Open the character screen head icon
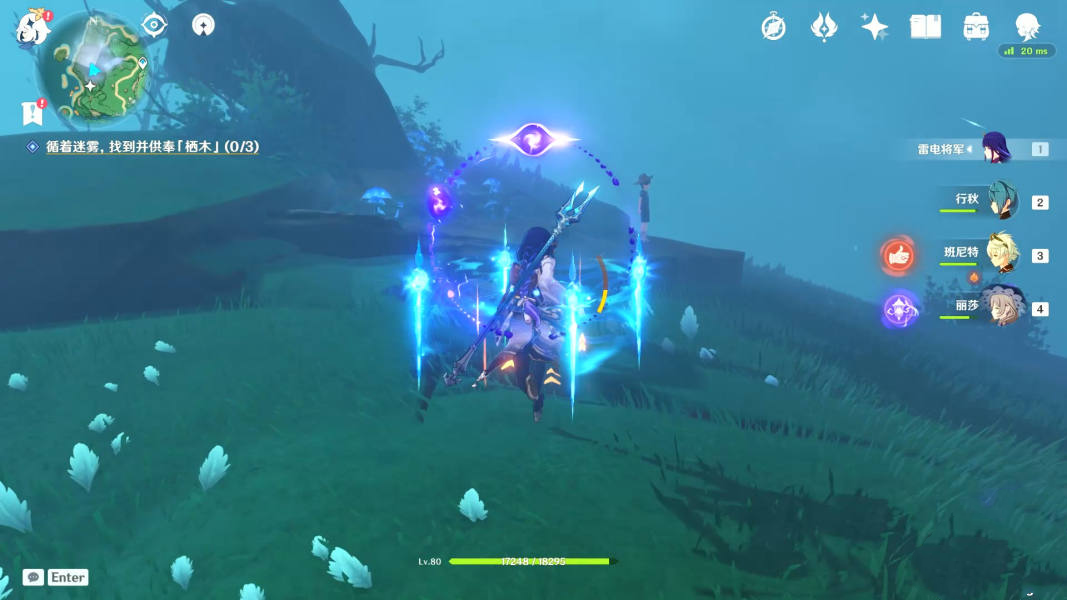The height and width of the screenshot is (600, 1067). click(1026, 26)
